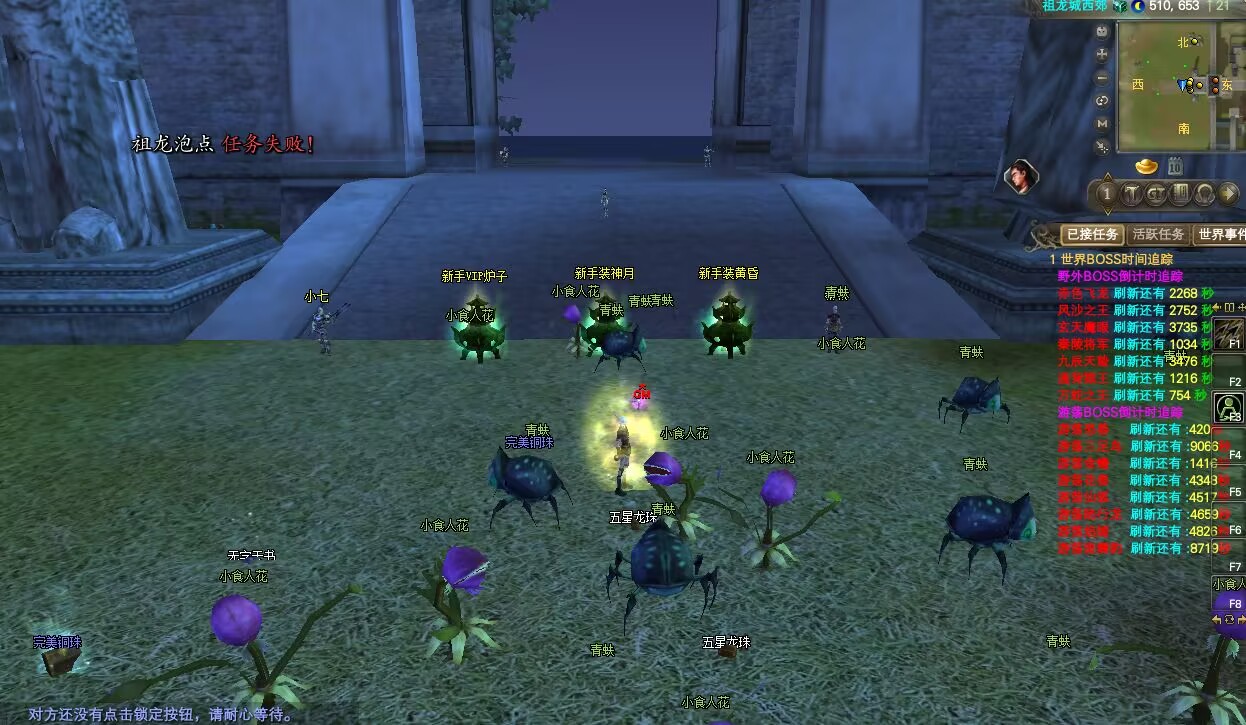Click the topmost round button beside minimap
Screen dimensions: 1246x725
[1102, 31]
